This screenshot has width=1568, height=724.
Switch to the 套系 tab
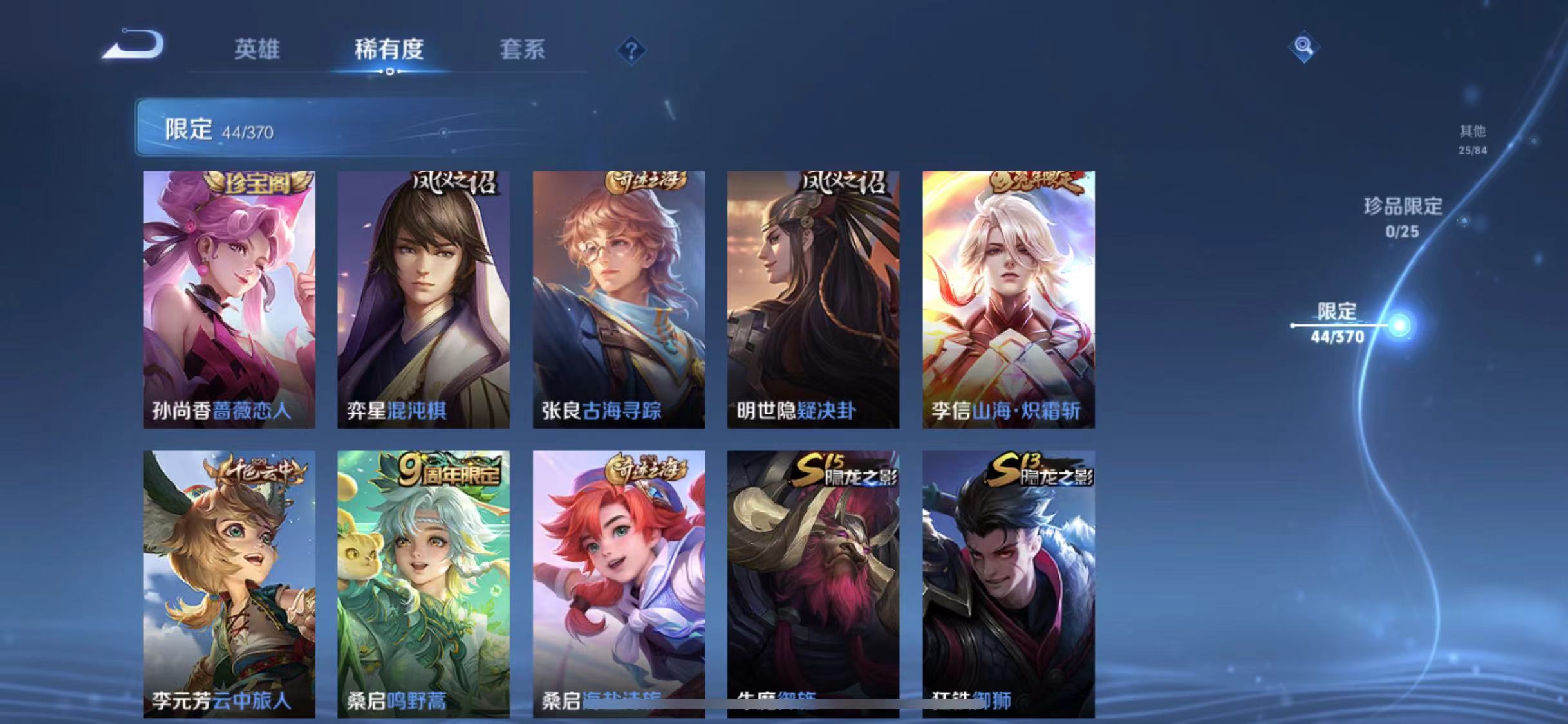pyautogui.click(x=523, y=50)
